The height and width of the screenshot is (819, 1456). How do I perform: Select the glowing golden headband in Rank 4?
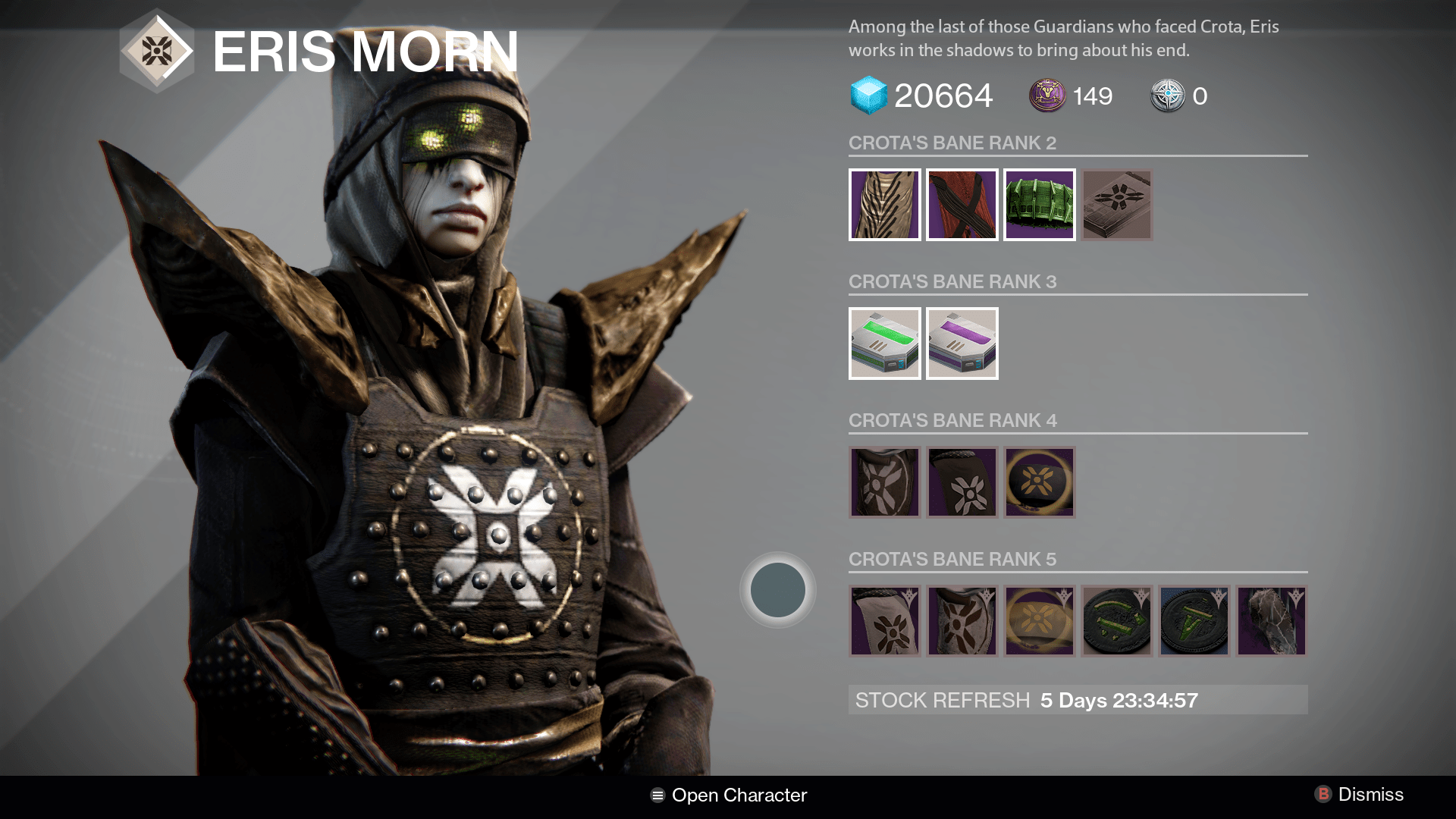[x=1039, y=482]
